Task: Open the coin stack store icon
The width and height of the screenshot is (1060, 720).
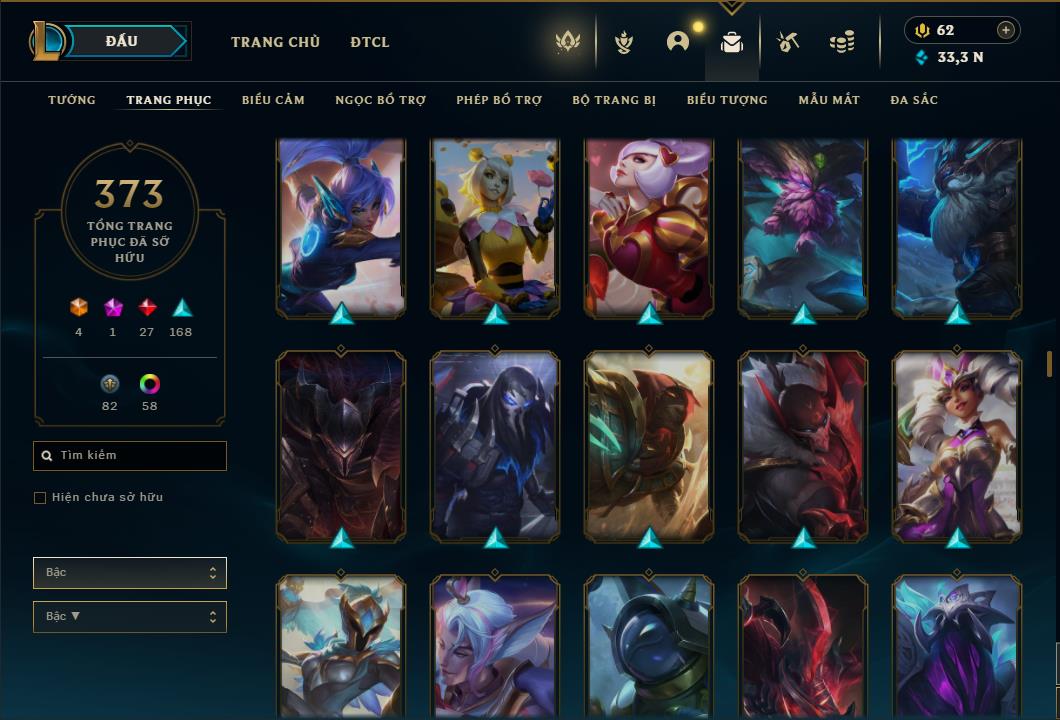Action: coord(842,42)
